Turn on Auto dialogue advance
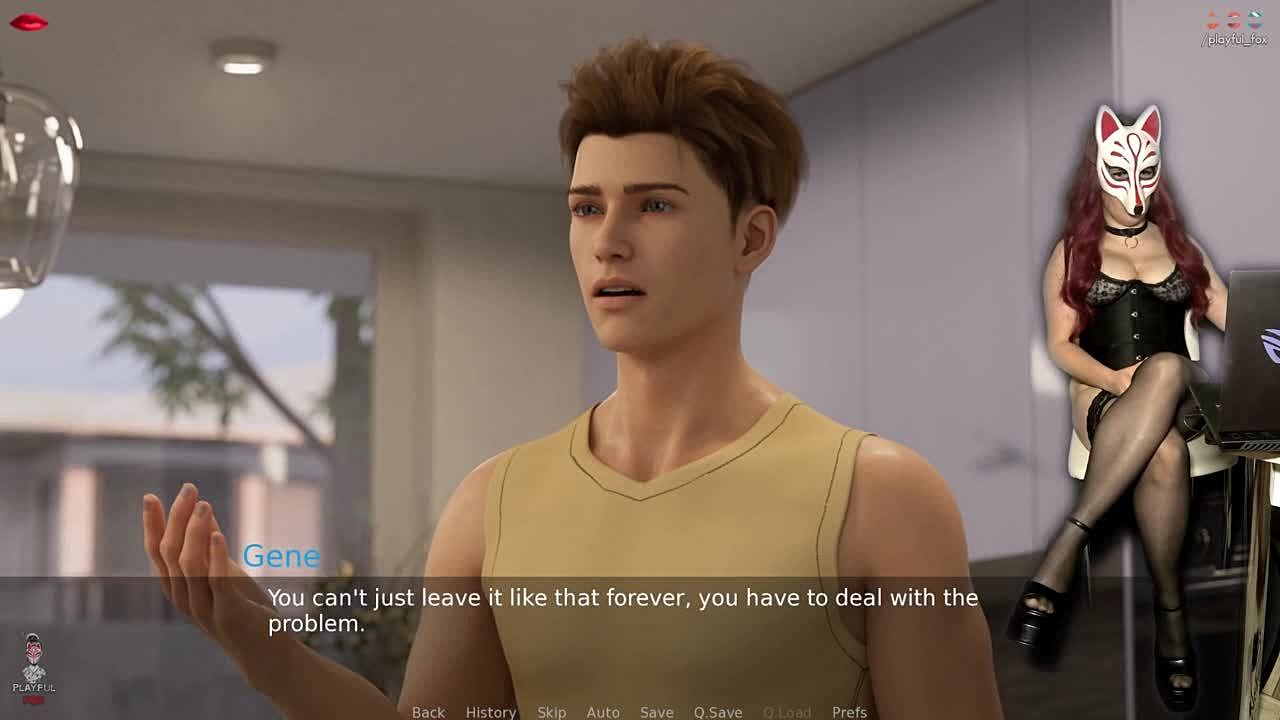 pos(603,712)
